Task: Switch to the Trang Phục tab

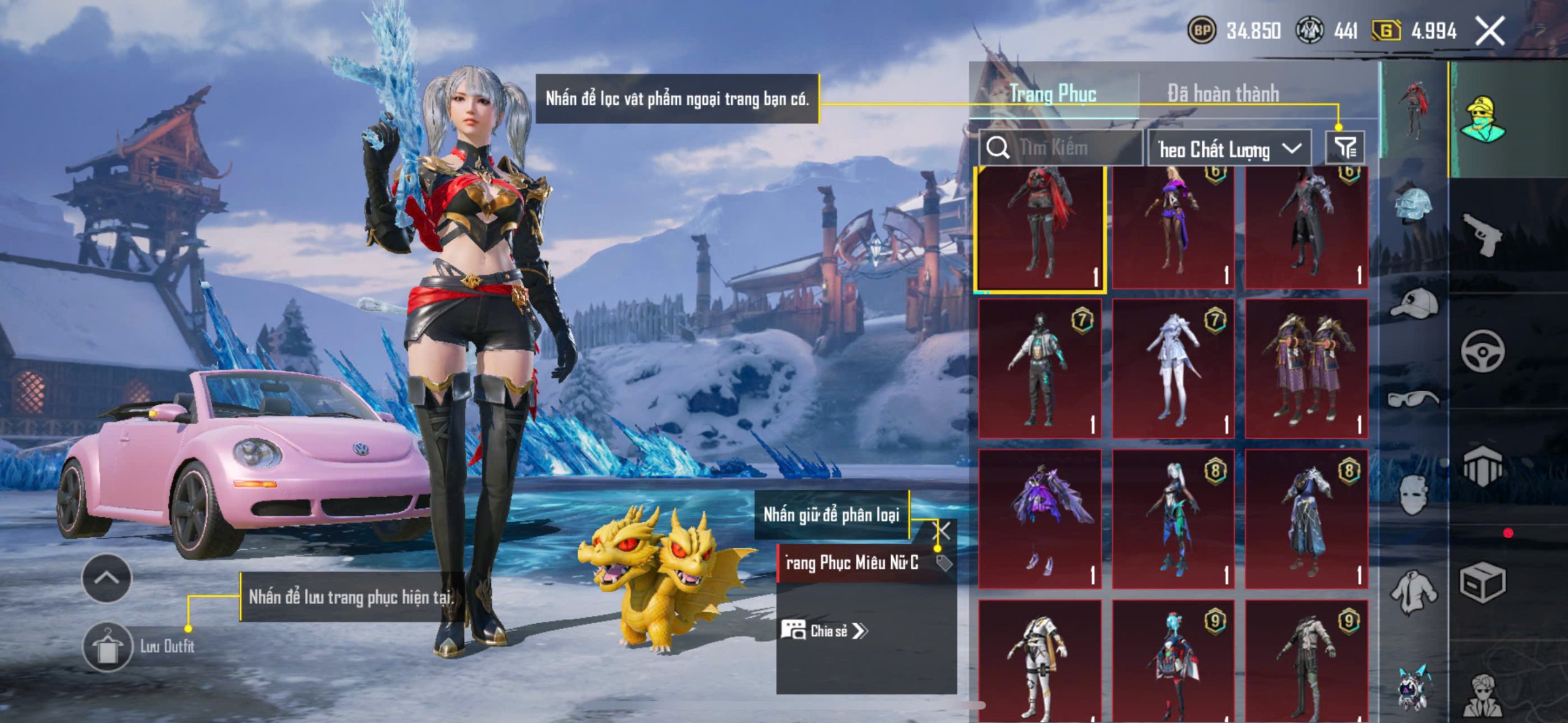Action: point(1053,94)
